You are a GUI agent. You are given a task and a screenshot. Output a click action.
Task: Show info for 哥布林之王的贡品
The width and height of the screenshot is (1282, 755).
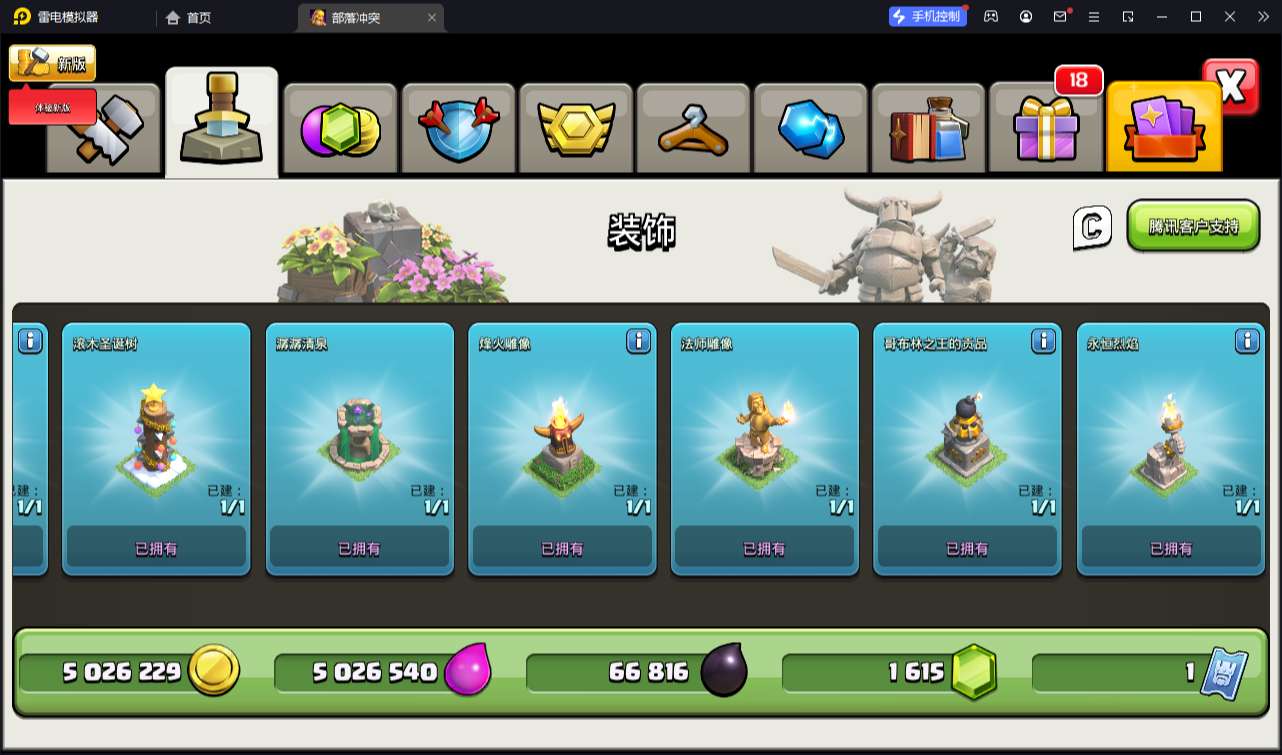coord(1043,342)
